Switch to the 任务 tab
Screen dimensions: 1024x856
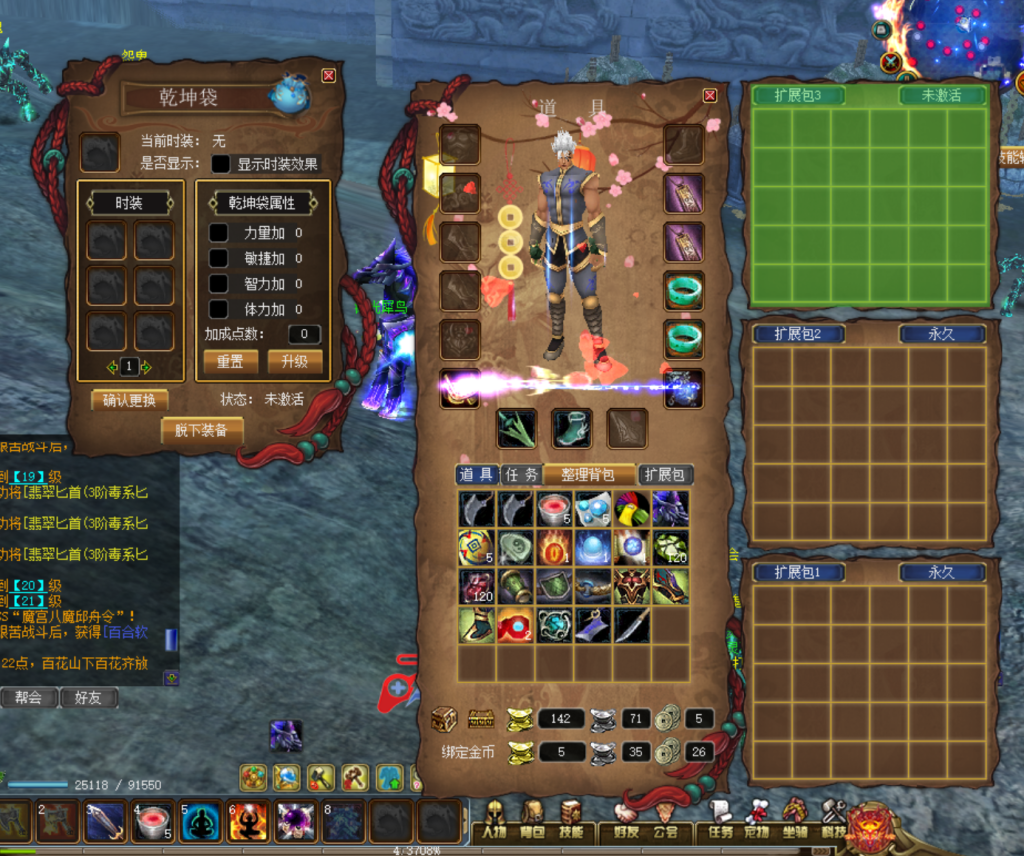[520, 475]
